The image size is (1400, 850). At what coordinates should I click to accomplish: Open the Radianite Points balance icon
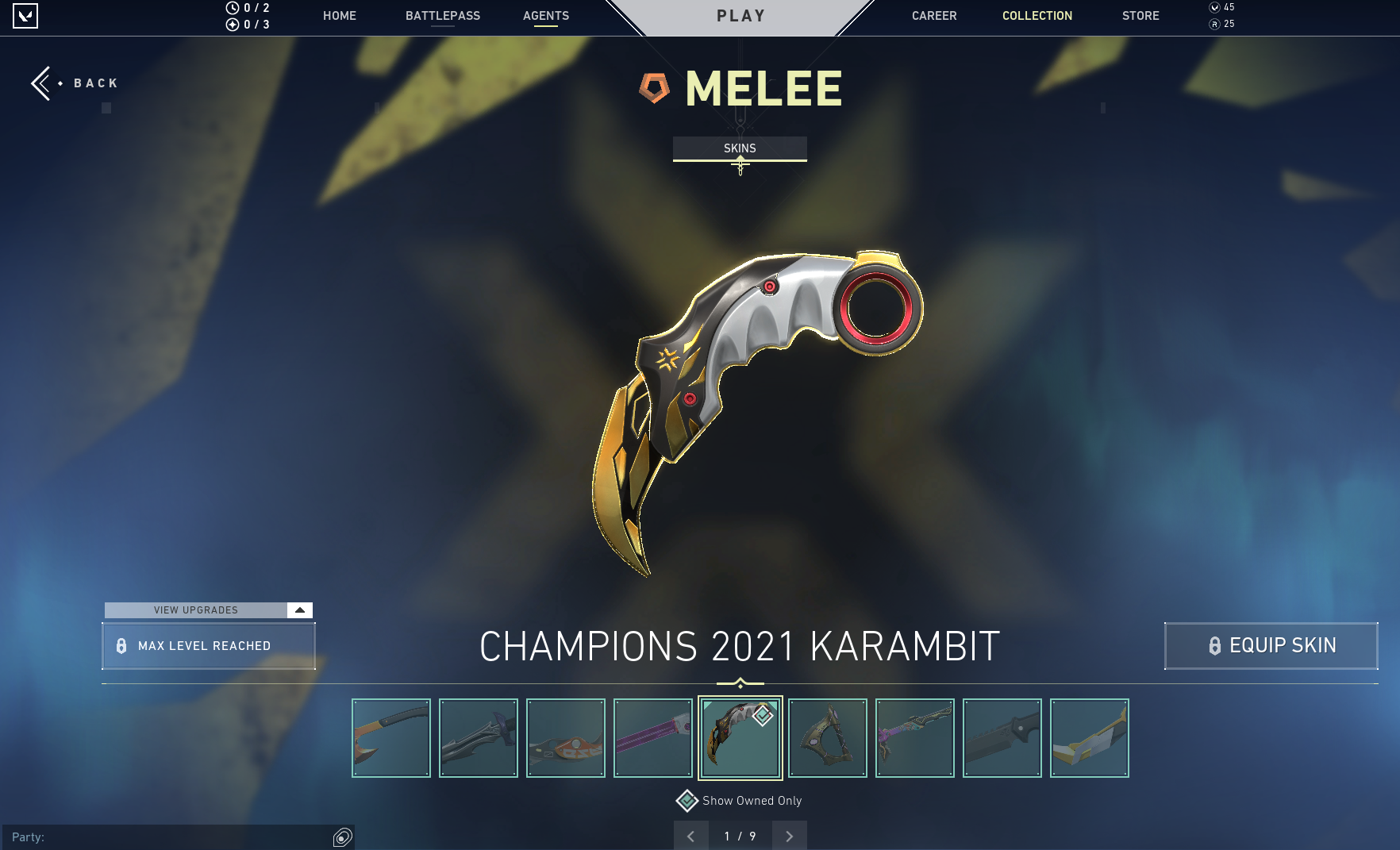click(1213, 24)
